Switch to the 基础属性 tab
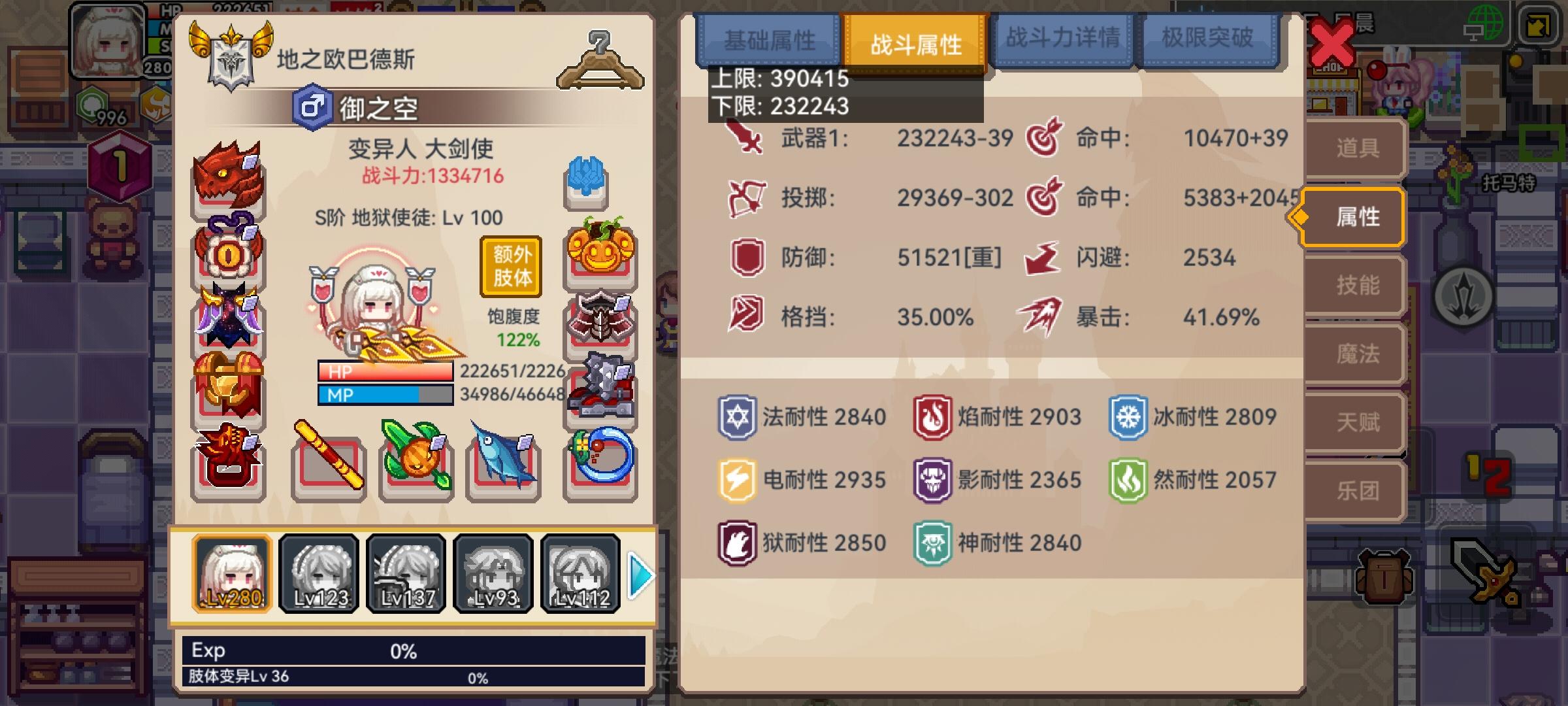Image resolution: width=1568 pixels, height=706 pixels. point(768,39)
